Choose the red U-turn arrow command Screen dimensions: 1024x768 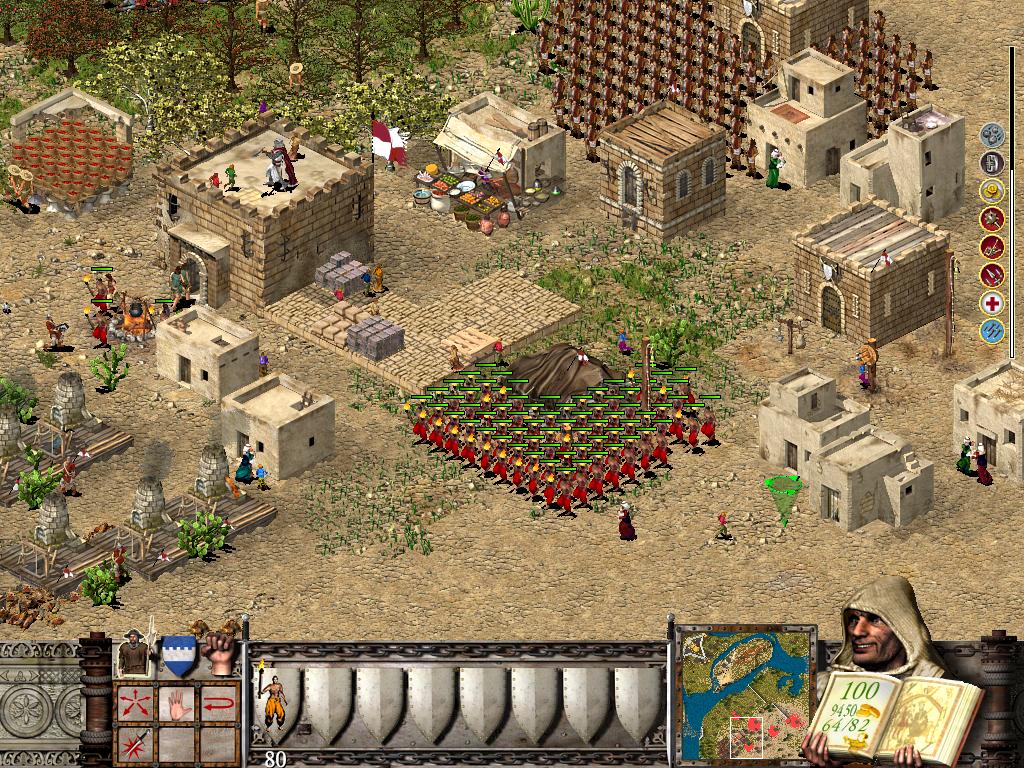219,702
